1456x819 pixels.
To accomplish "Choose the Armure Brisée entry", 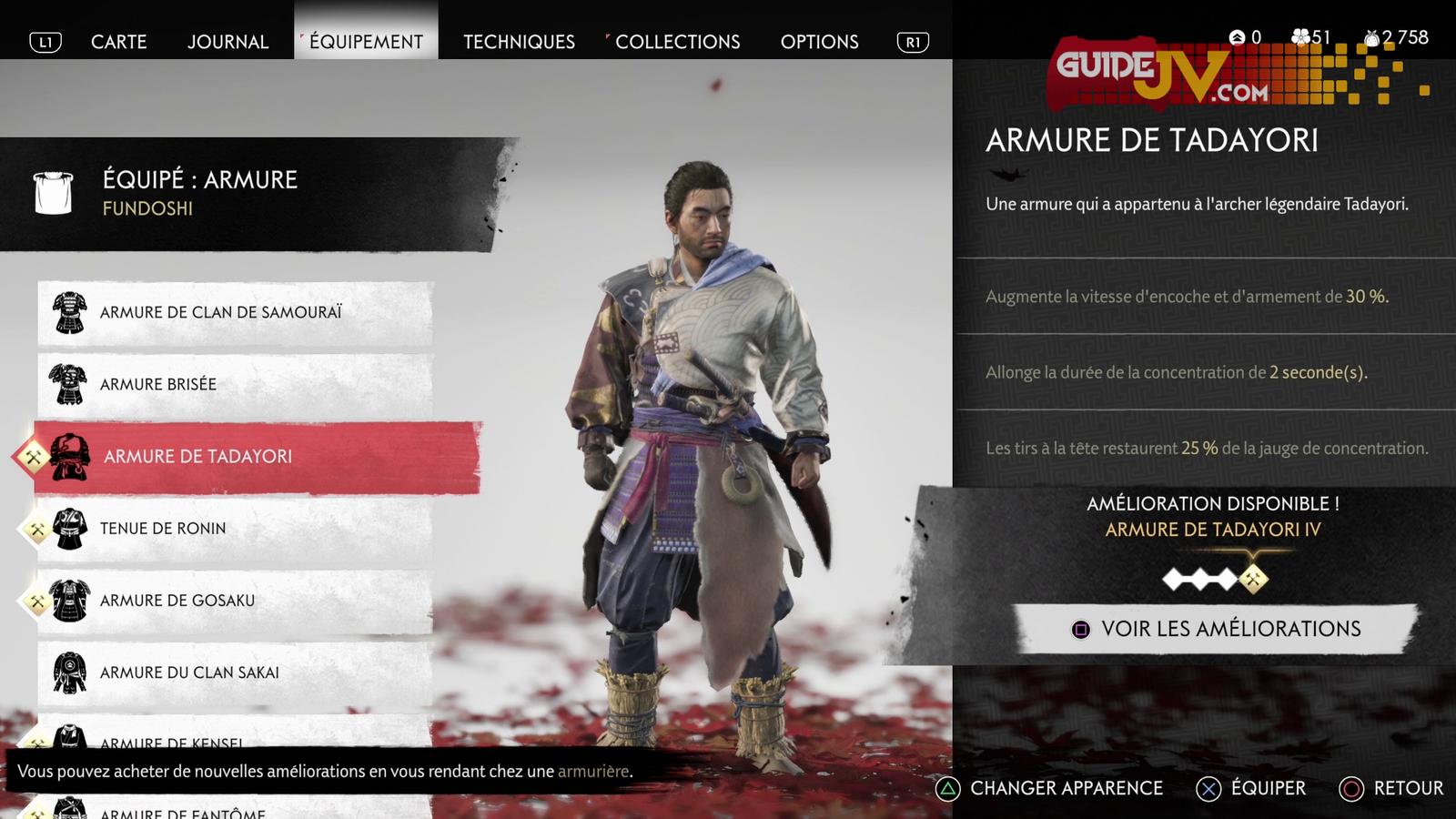I will coord(235,384).
